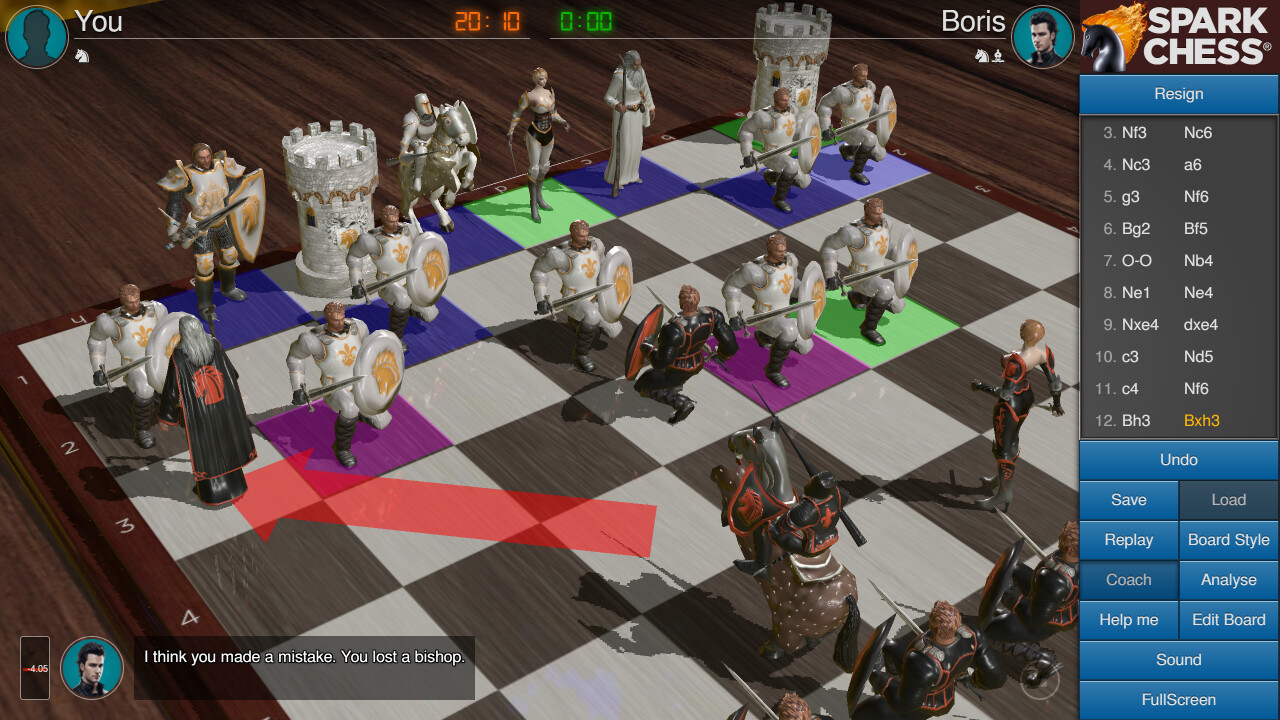Open the Edit Board tool
The width and height of the screenshot is (1280, 720).
(x=1228, y=620)
